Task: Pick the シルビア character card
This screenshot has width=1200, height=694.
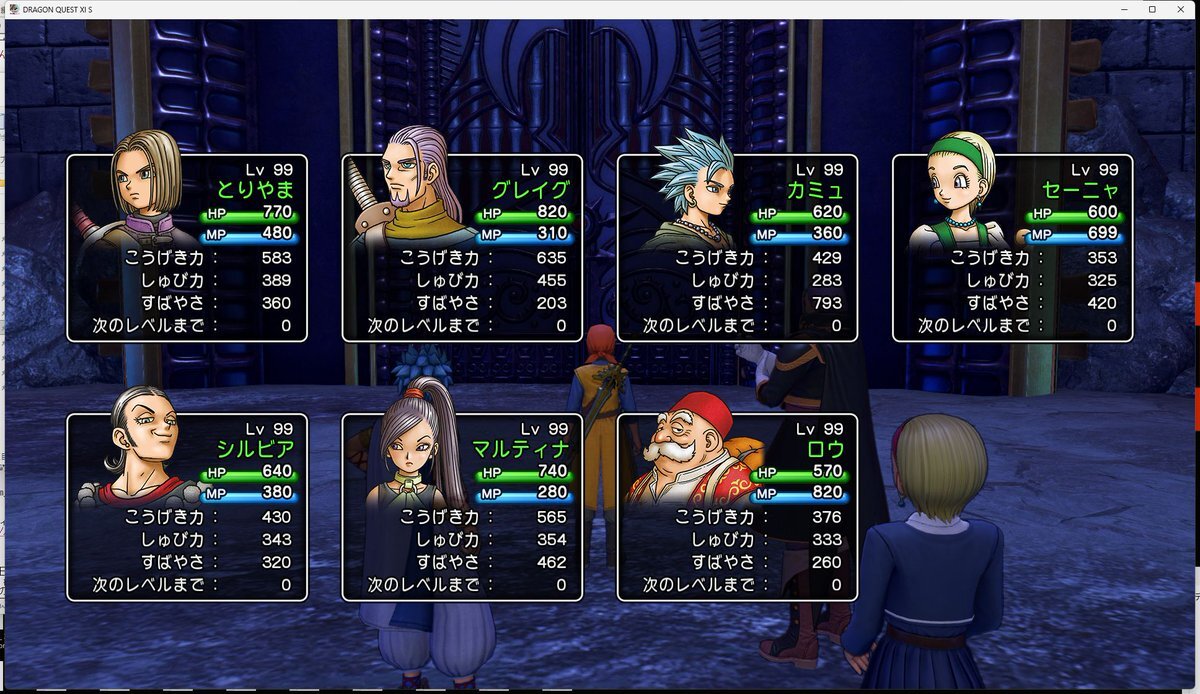Action: click(x=187, y=507)
